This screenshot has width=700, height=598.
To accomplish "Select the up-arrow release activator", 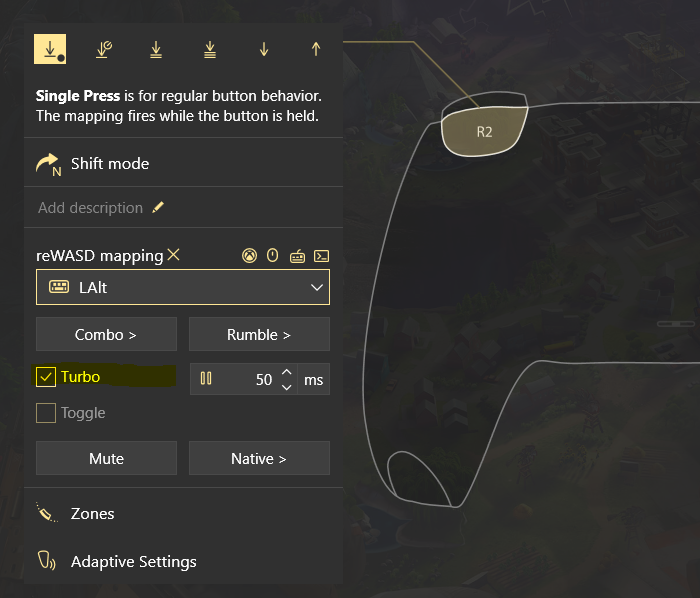I will pyautogui.click(x=316, y=49).
